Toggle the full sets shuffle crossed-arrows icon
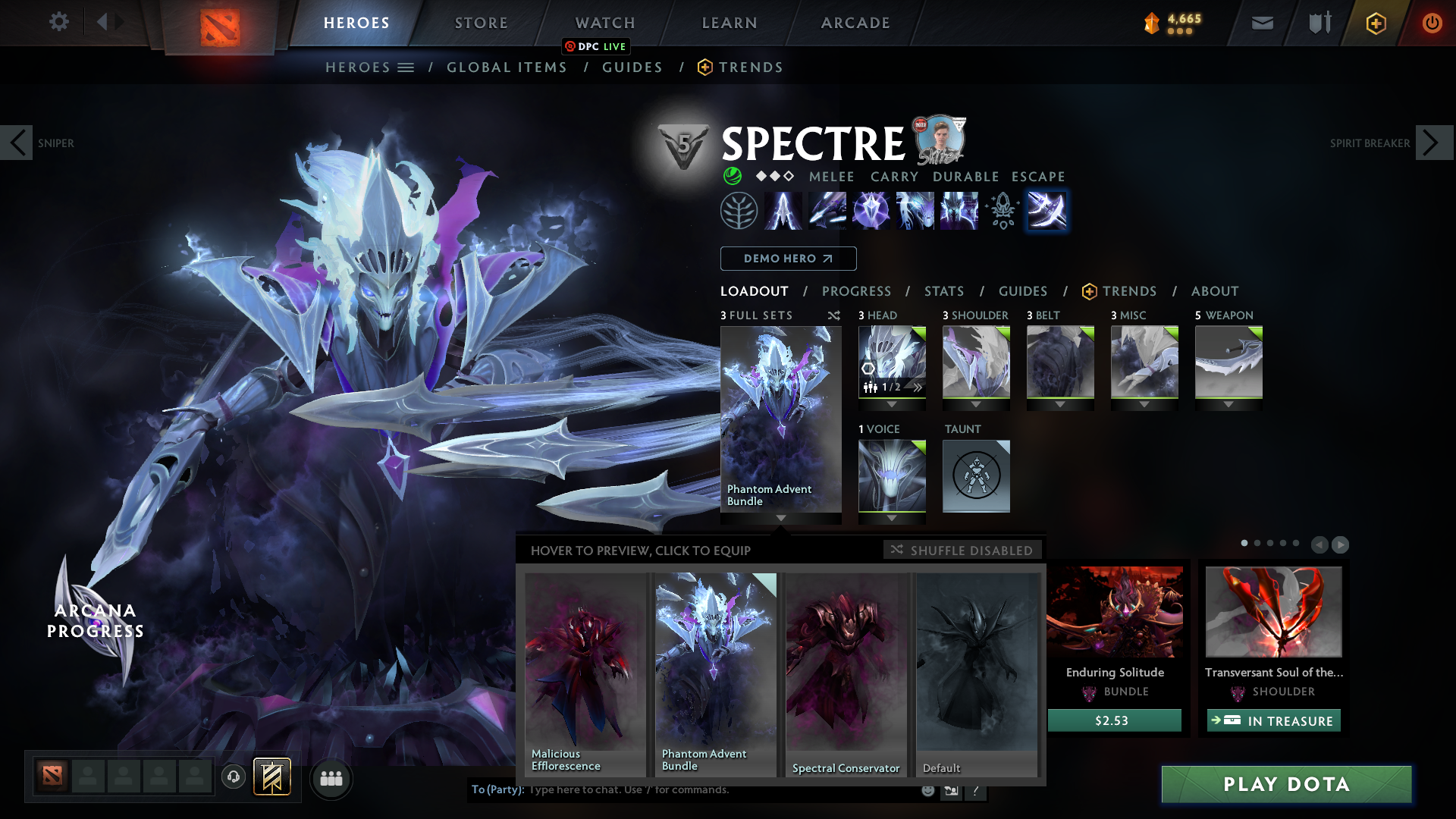The height and width of the screenshot is (819, 1456). [833, 315]
